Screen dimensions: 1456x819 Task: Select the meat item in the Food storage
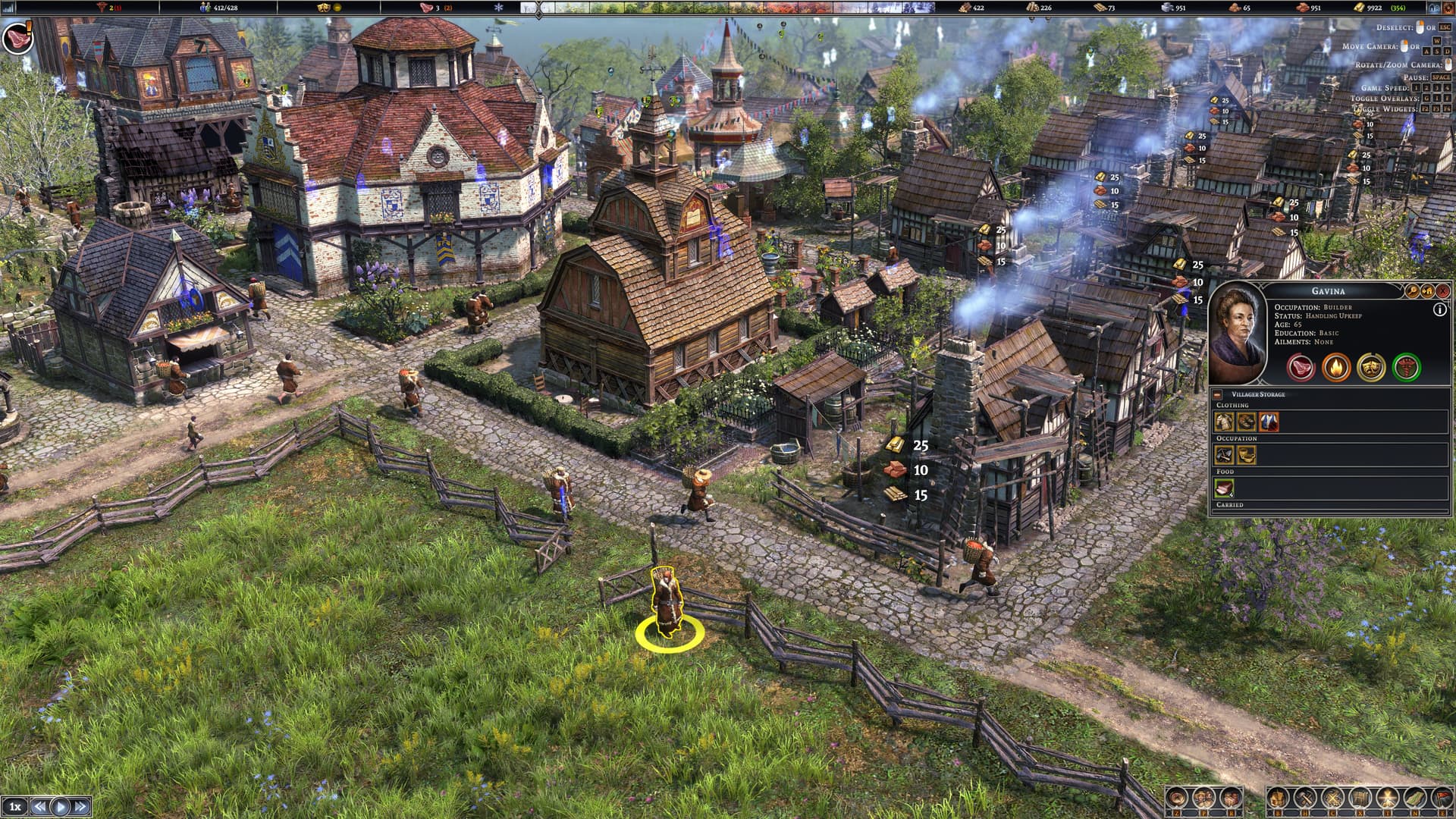[x=1224, y=488]
